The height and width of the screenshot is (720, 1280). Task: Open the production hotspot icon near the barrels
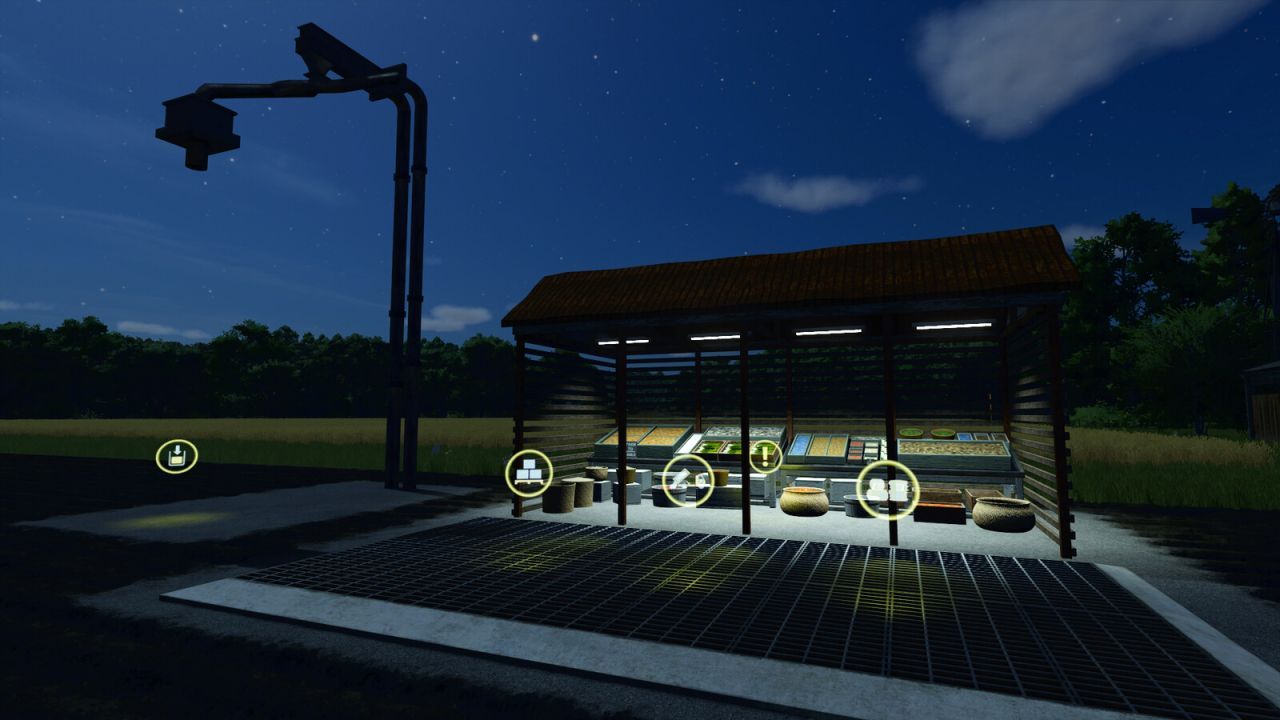(687, 481)
